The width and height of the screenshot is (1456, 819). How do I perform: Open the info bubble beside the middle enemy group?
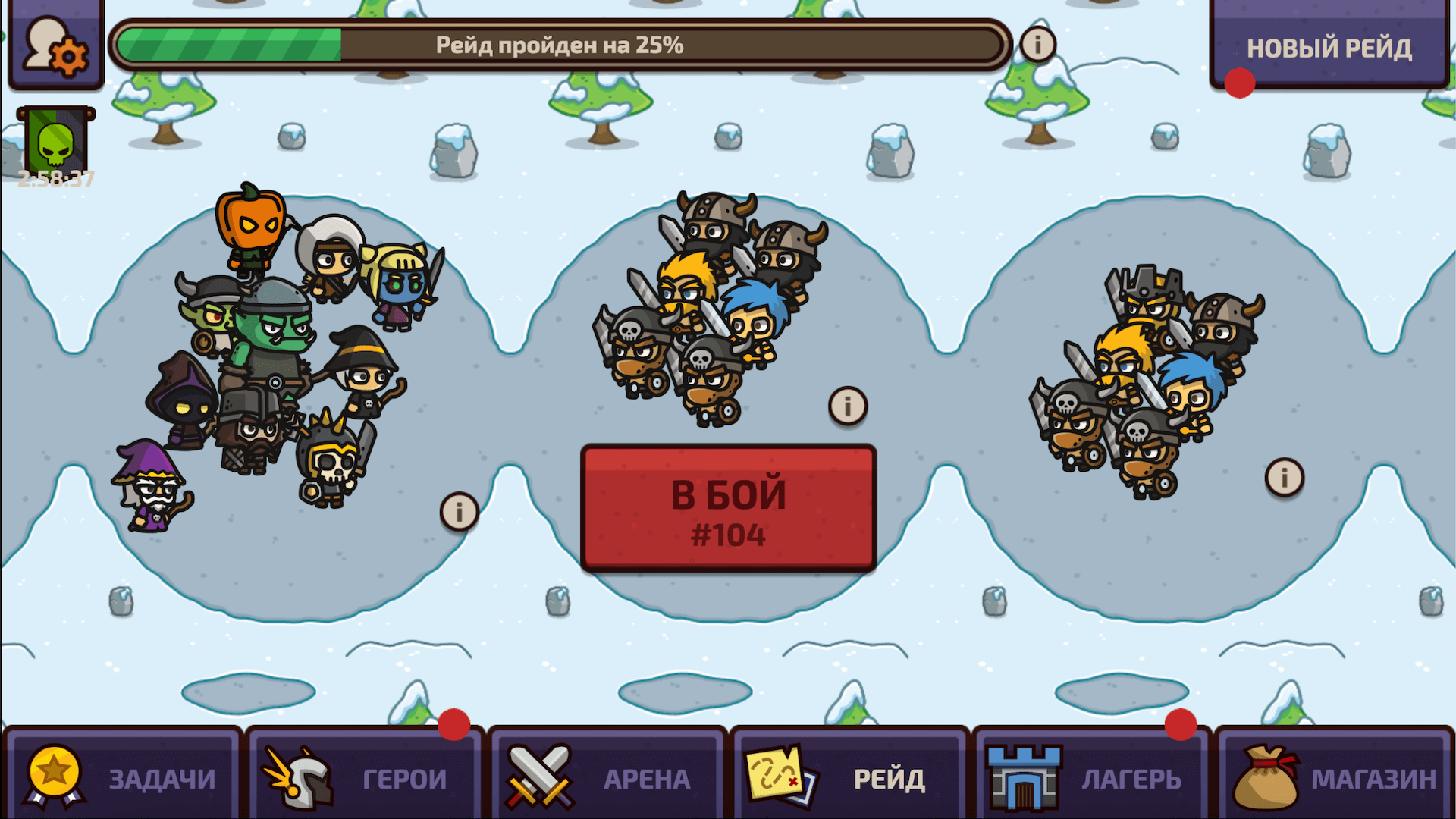[847, 405]
